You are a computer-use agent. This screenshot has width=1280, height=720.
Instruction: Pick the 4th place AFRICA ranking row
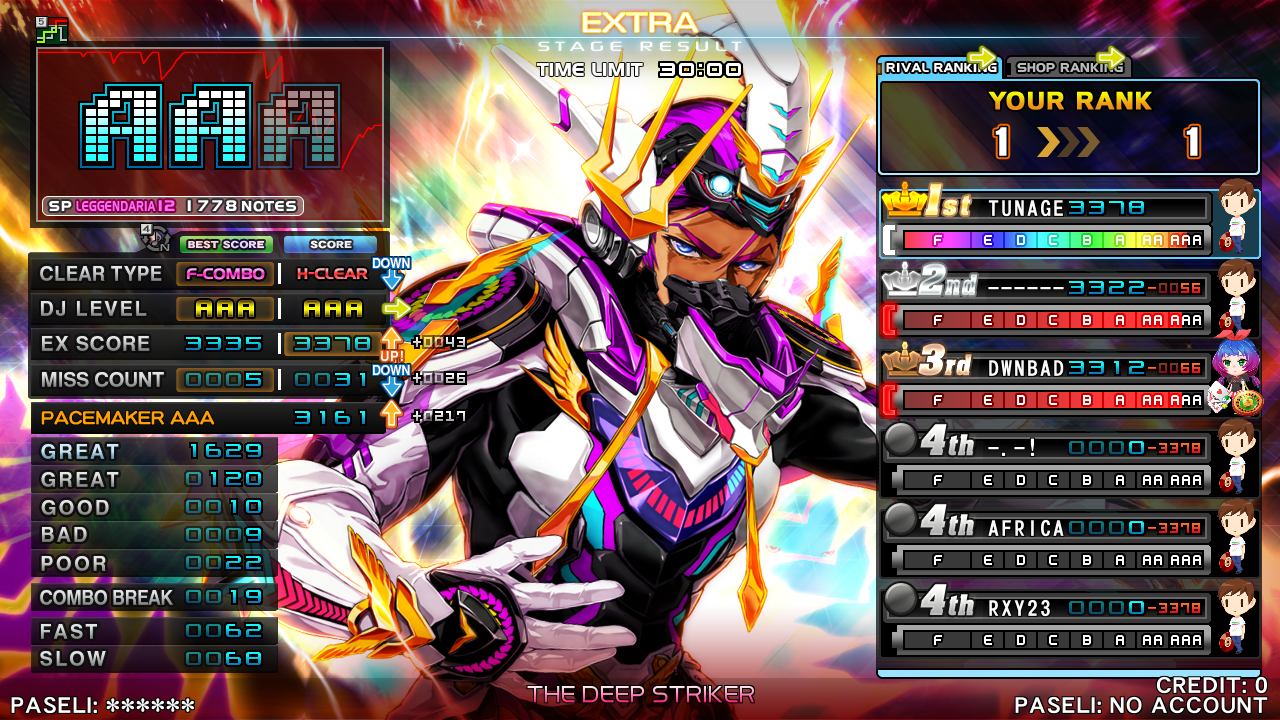click(1045, 542)
